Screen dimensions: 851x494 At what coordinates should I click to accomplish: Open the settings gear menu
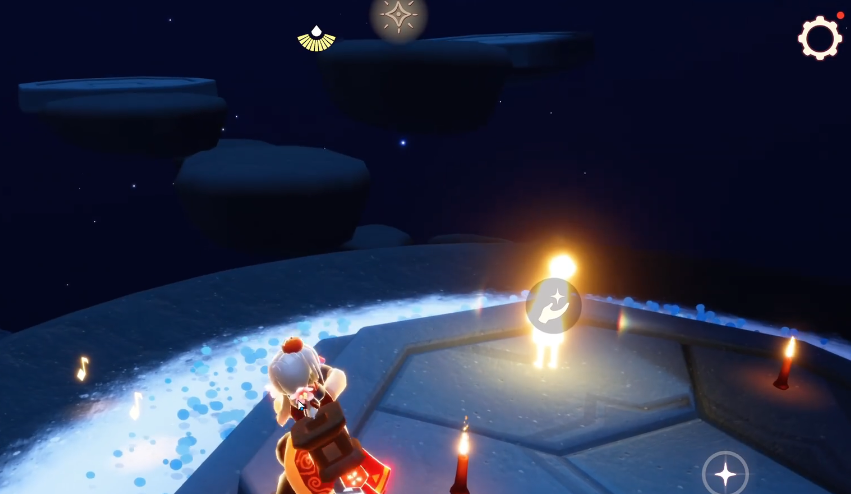click(819, 38)
